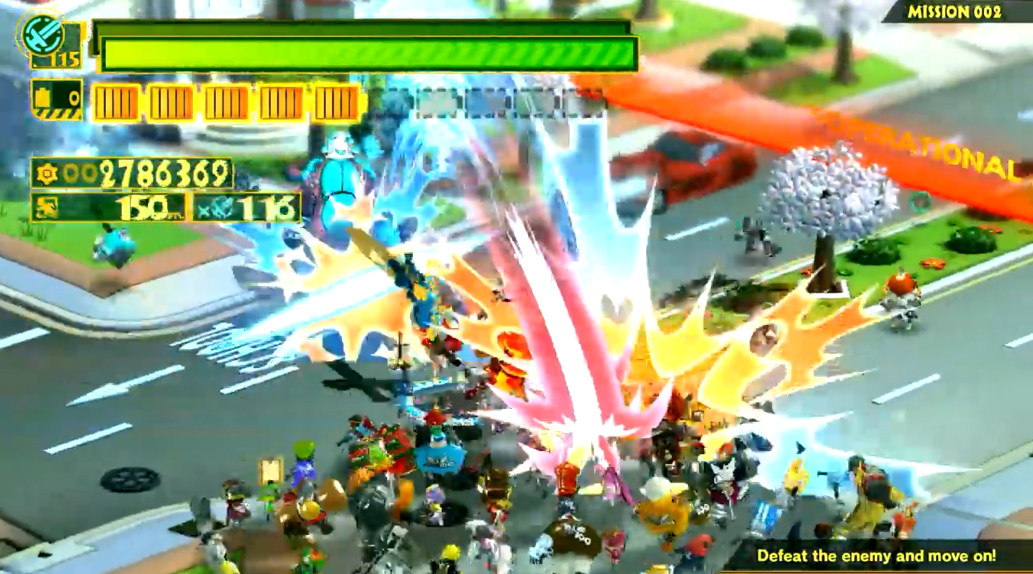Select the yellow Unite battery icon
This screenshot has width=1033, height=574.
pyautogui.click(x=56, y=100)
